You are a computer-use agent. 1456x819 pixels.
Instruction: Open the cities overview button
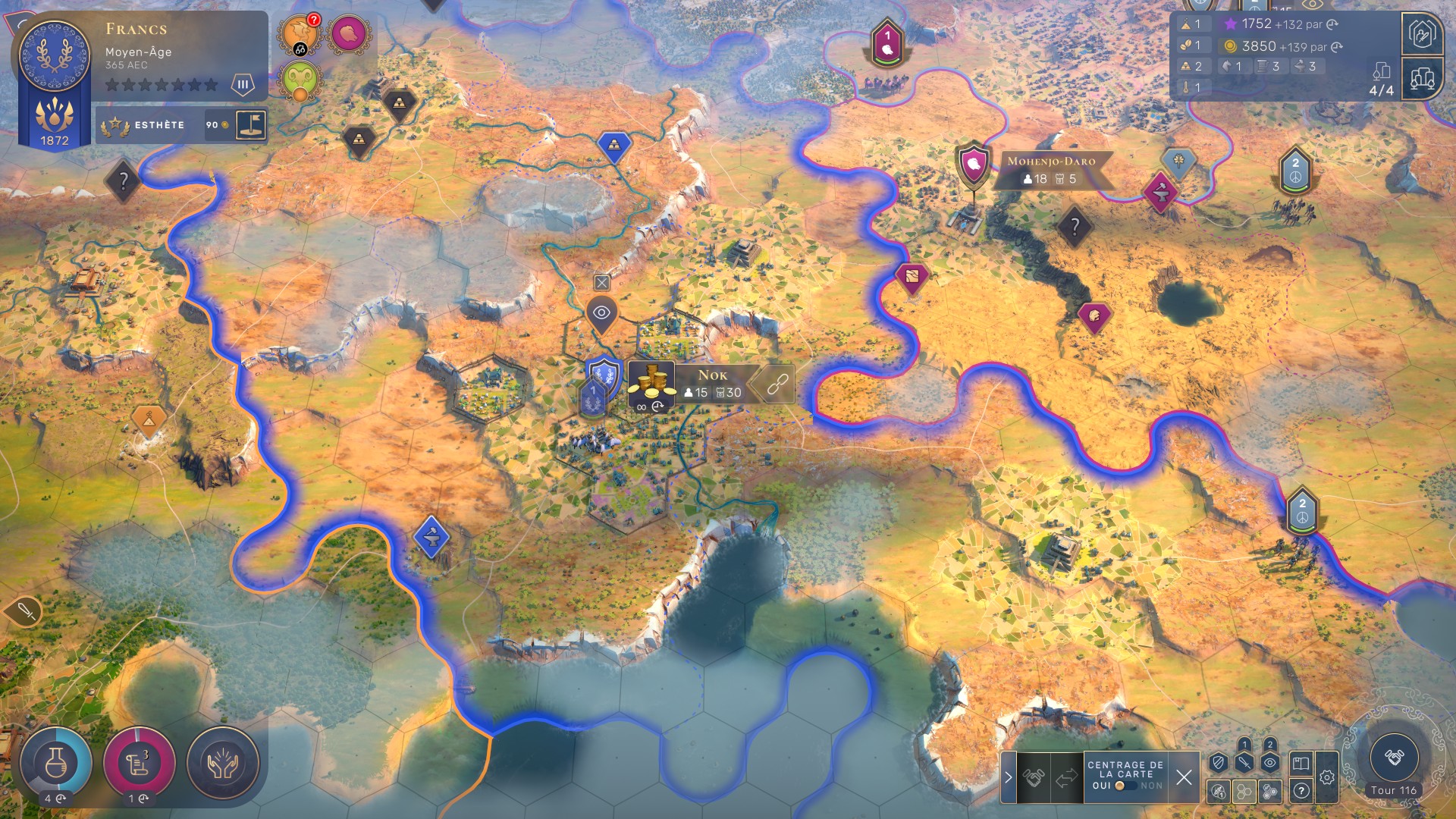pos(1422,78)
